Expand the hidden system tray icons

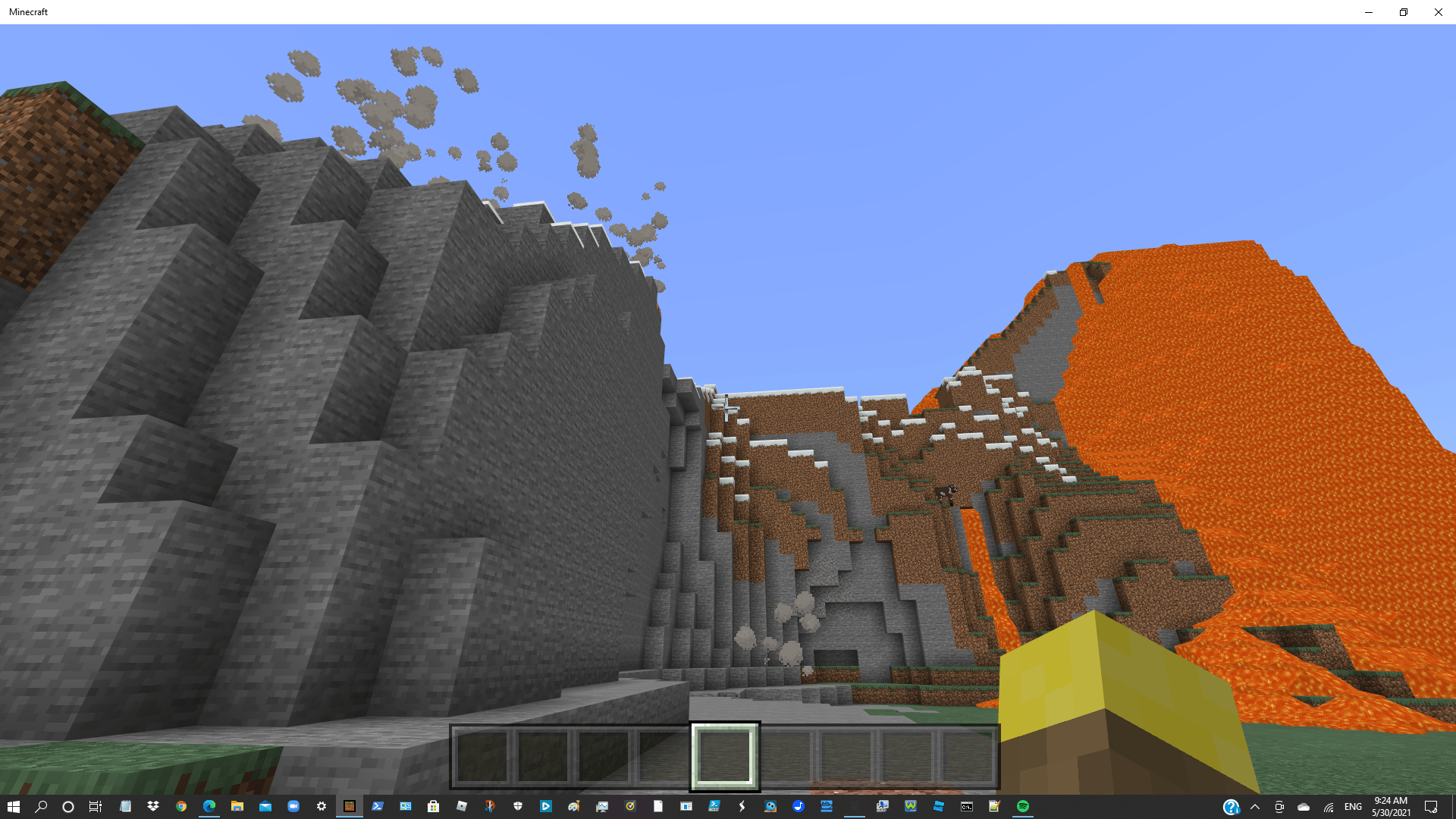click(1255, 806)
